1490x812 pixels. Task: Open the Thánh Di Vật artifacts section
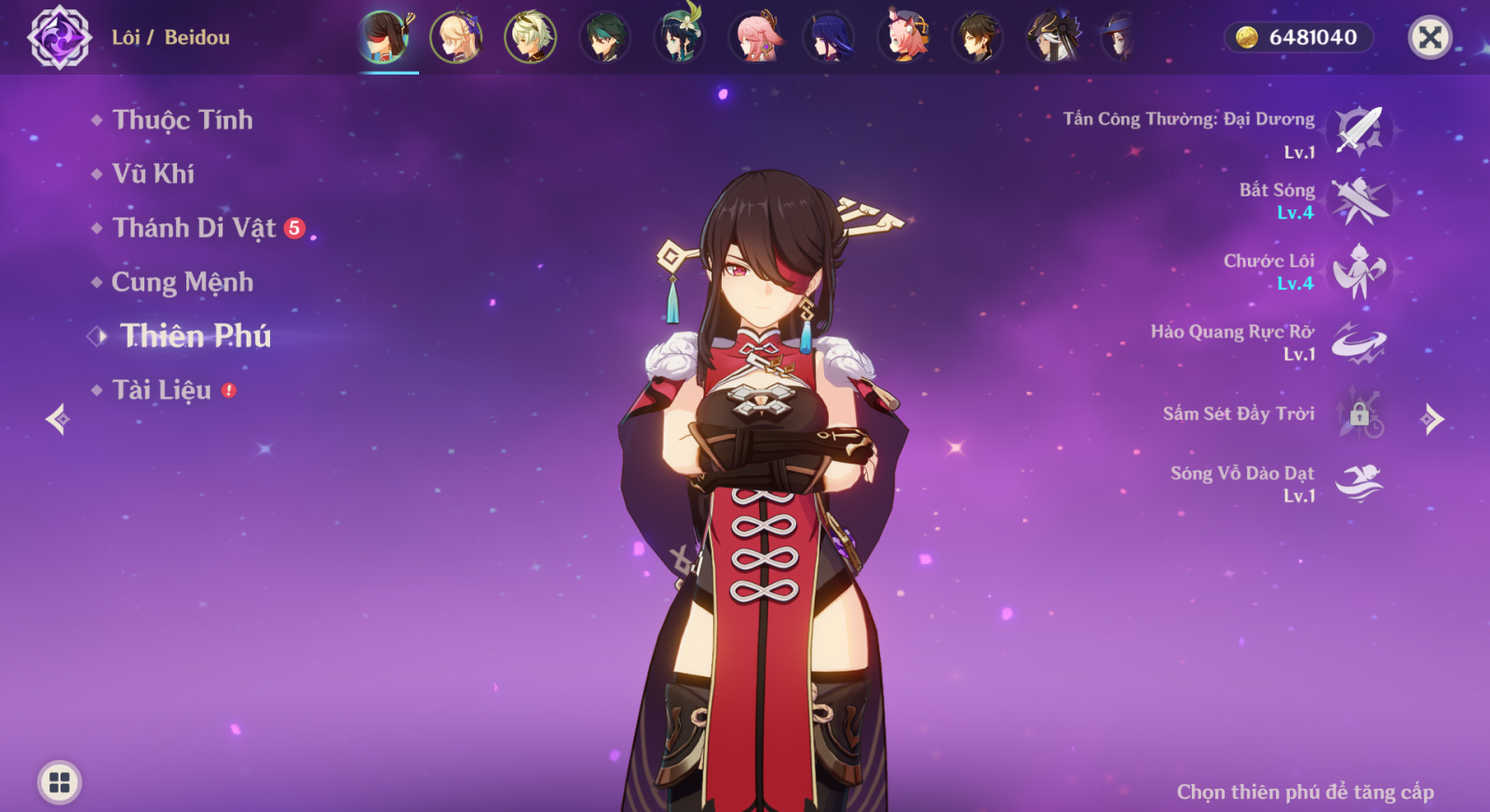[194, 228]
